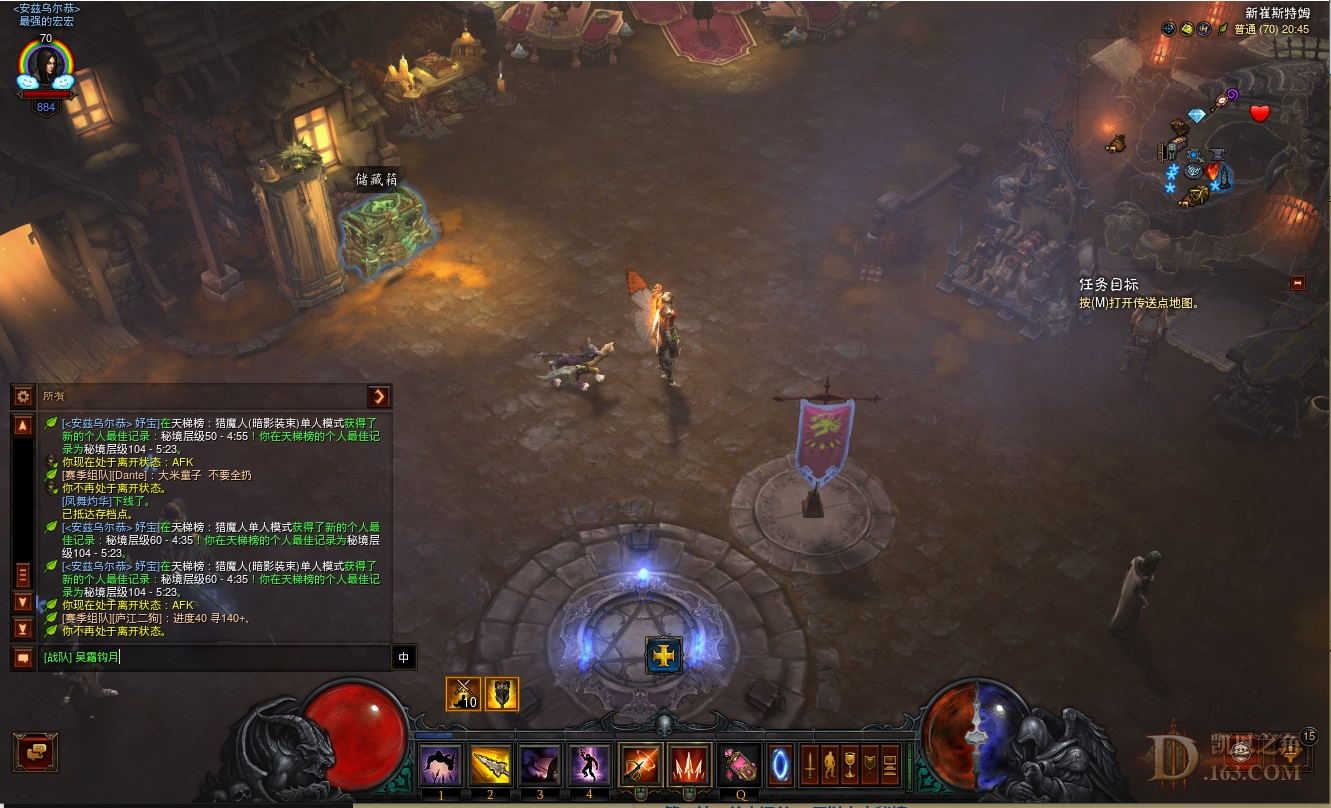Image resolution: width=1331 pixels, height=808 pixels.
Task: Trigger the shadowy skill in slot 3
Action: coord(540,766)
